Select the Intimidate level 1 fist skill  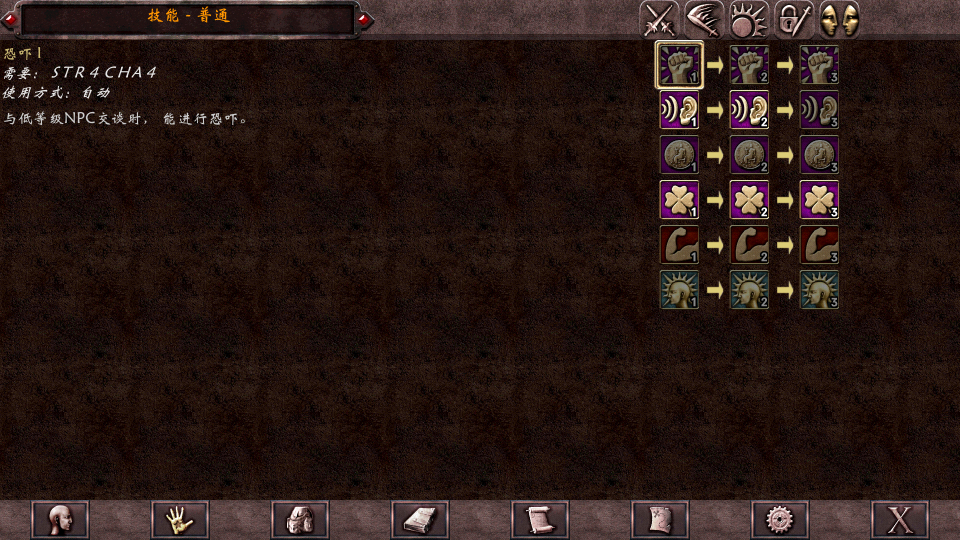tap(679, 65)
